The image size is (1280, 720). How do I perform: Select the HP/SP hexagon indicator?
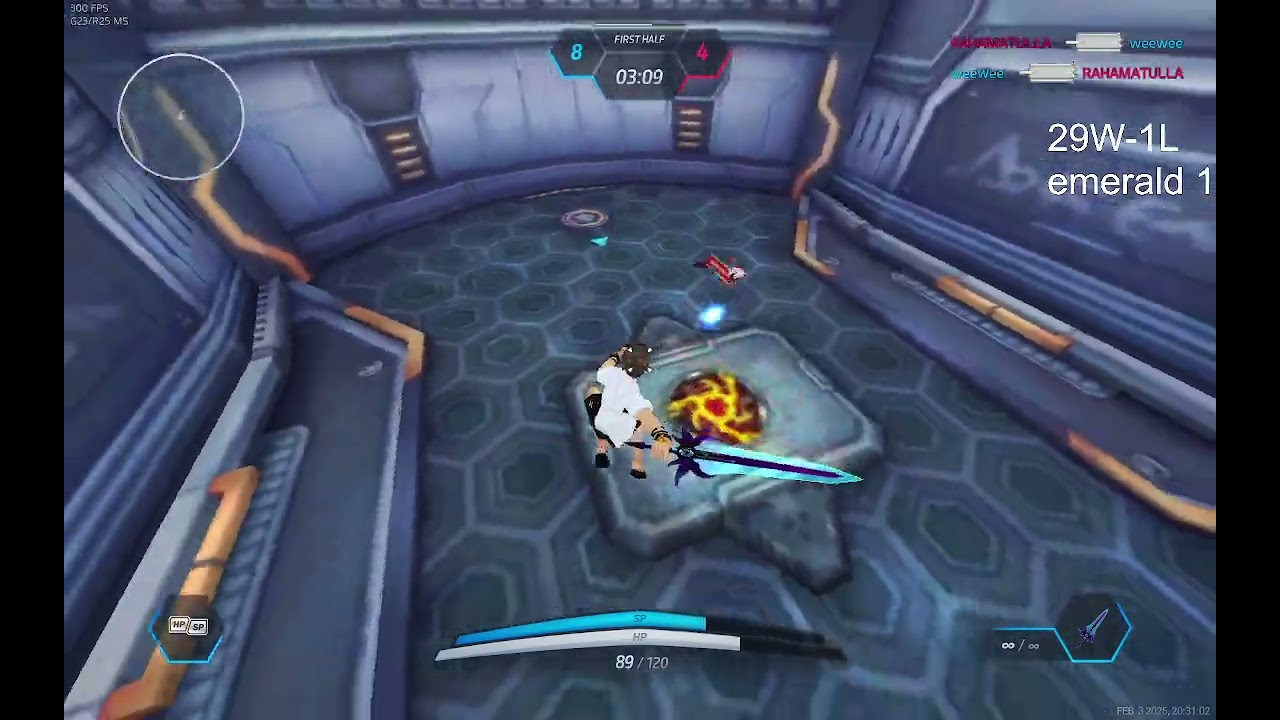pos(188,627)
